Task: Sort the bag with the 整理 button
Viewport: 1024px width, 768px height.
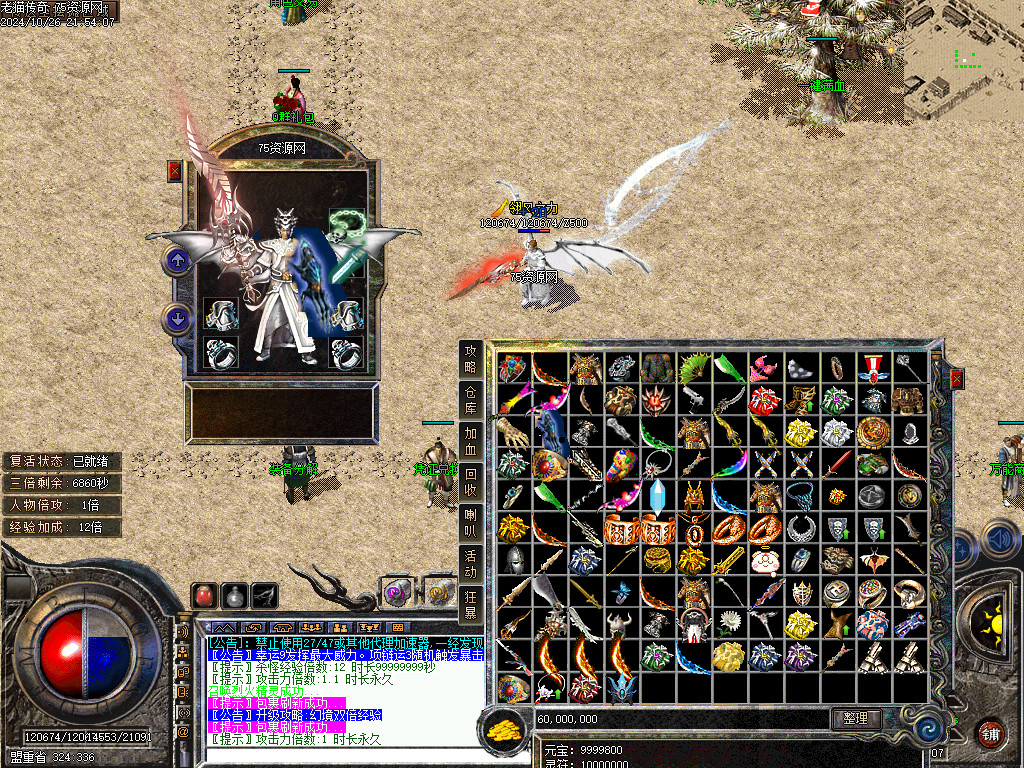Action: tap(856, 718)
